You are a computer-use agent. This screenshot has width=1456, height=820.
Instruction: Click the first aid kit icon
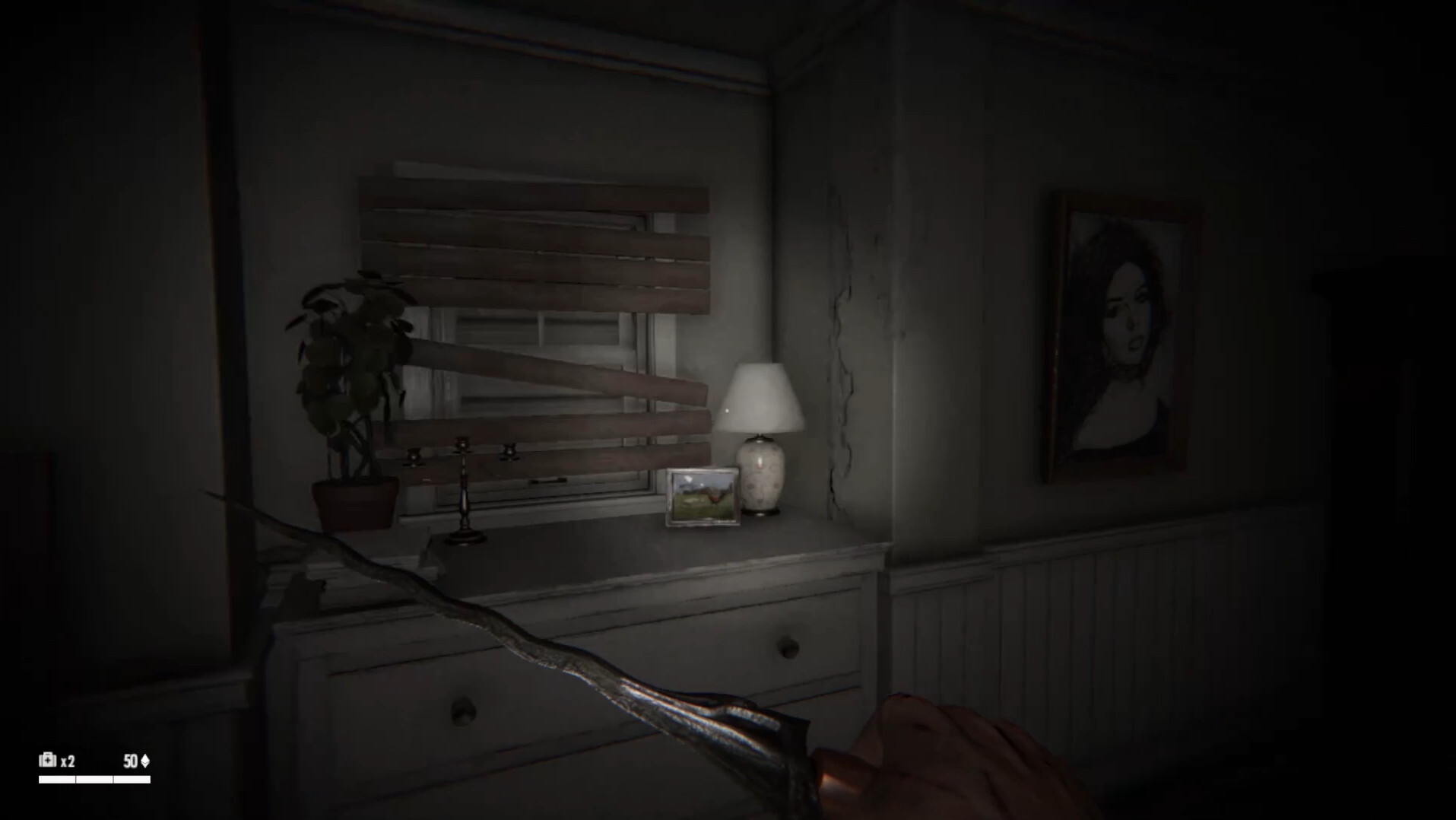47,759
